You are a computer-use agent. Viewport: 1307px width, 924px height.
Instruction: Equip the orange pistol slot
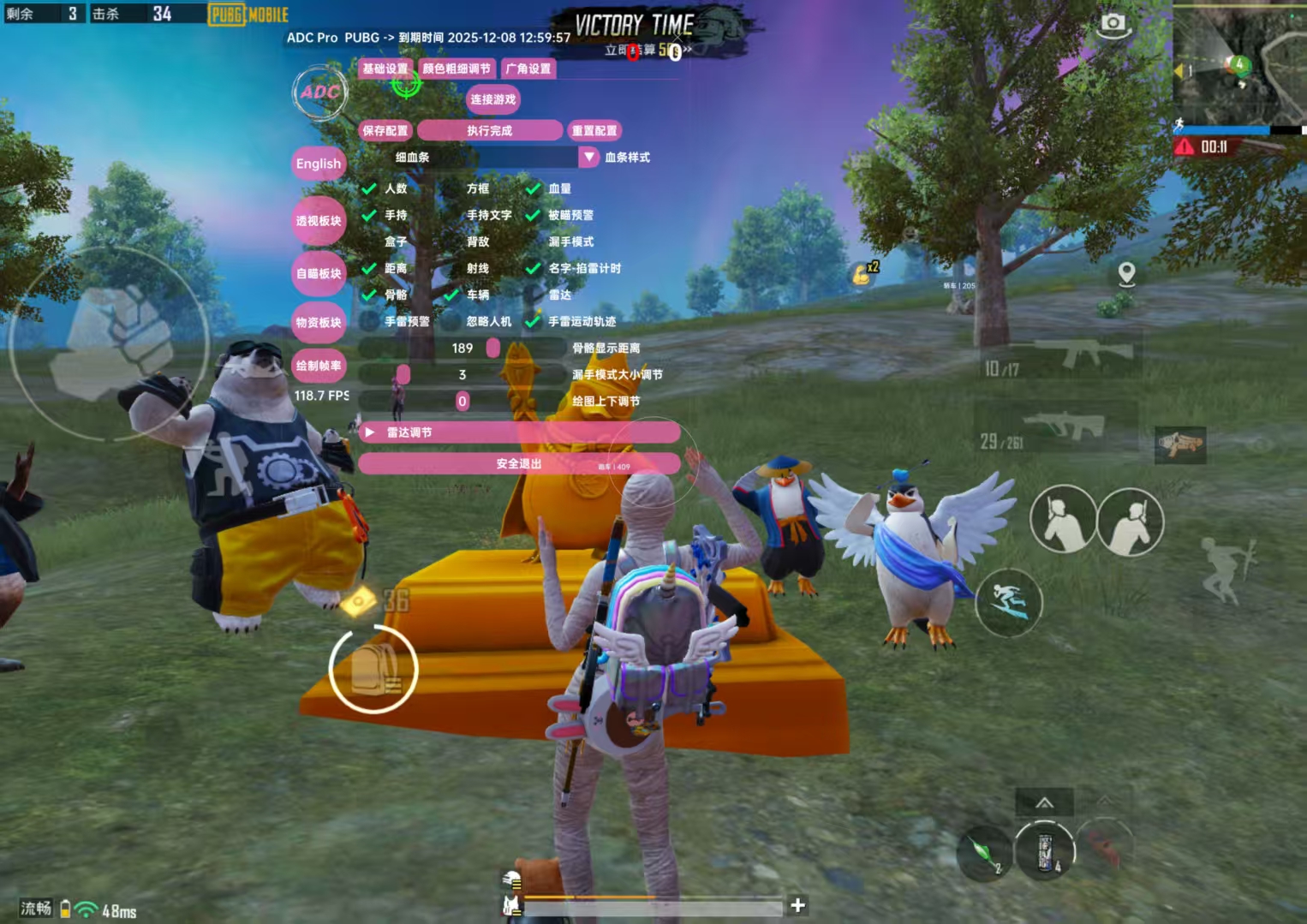[x=1180, y=444]
